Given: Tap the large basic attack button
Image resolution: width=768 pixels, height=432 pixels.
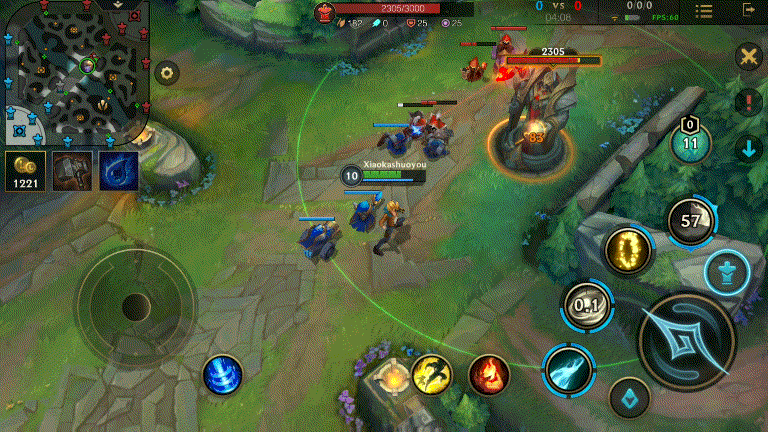Looking at the screenshot, I should 686,341.
